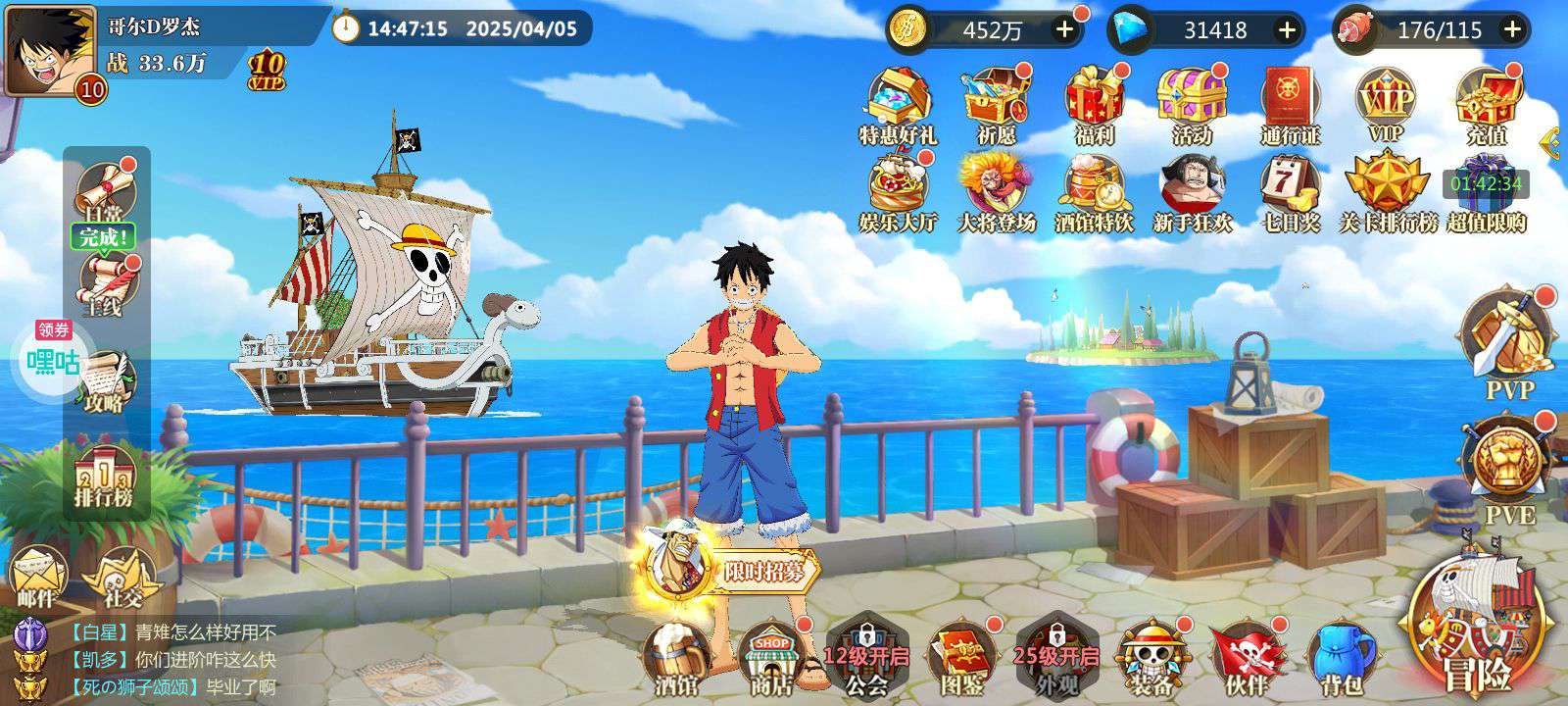
Task: Enter the 酒馆 tavern
Action: 676,657
